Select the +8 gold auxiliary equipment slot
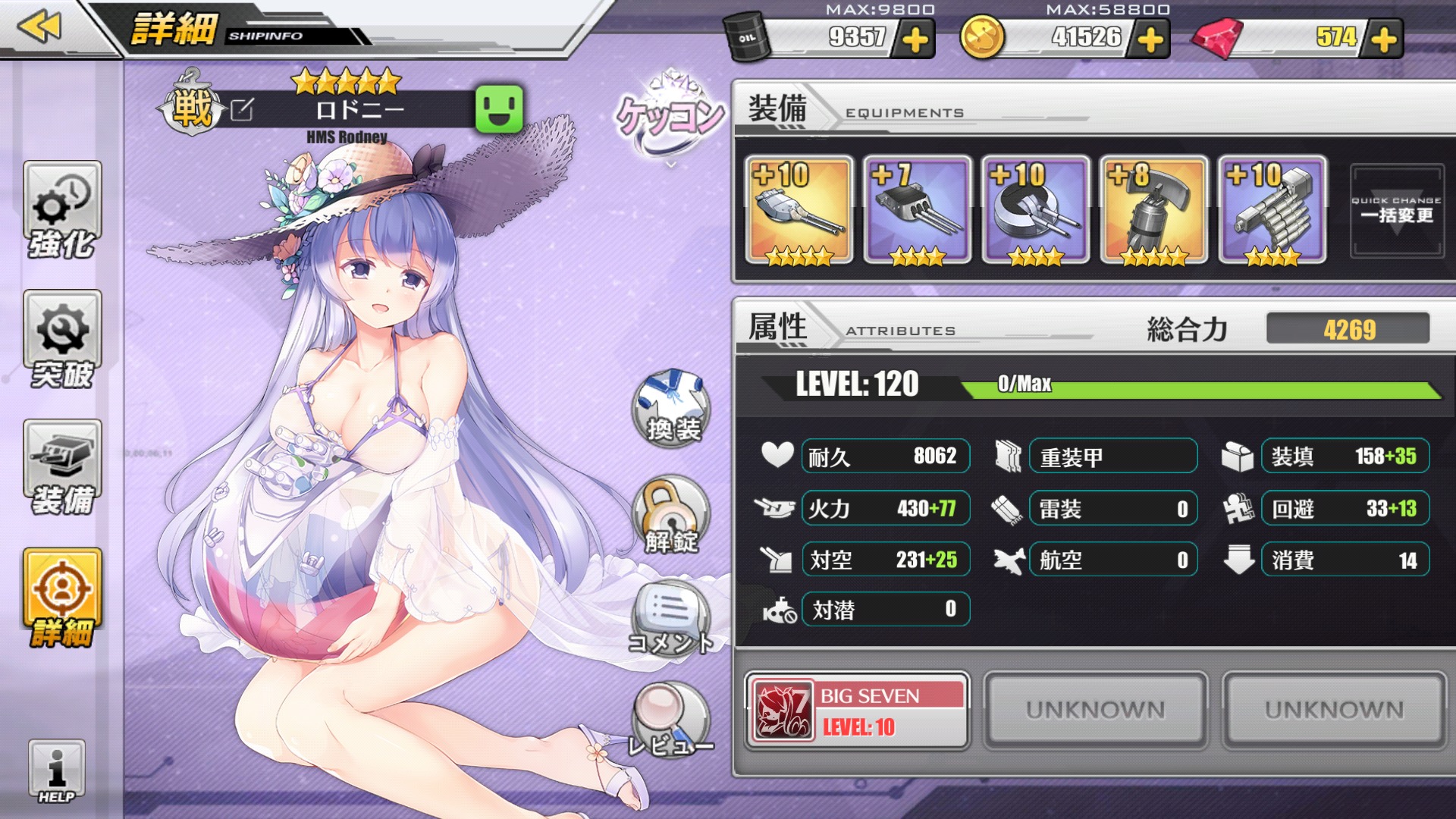 1153,211
